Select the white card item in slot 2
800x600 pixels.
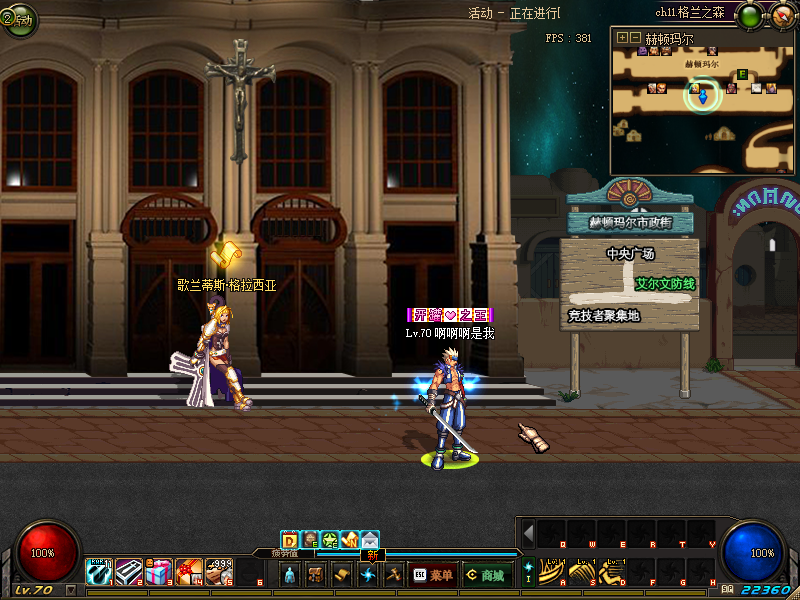(x=128, y=573)
